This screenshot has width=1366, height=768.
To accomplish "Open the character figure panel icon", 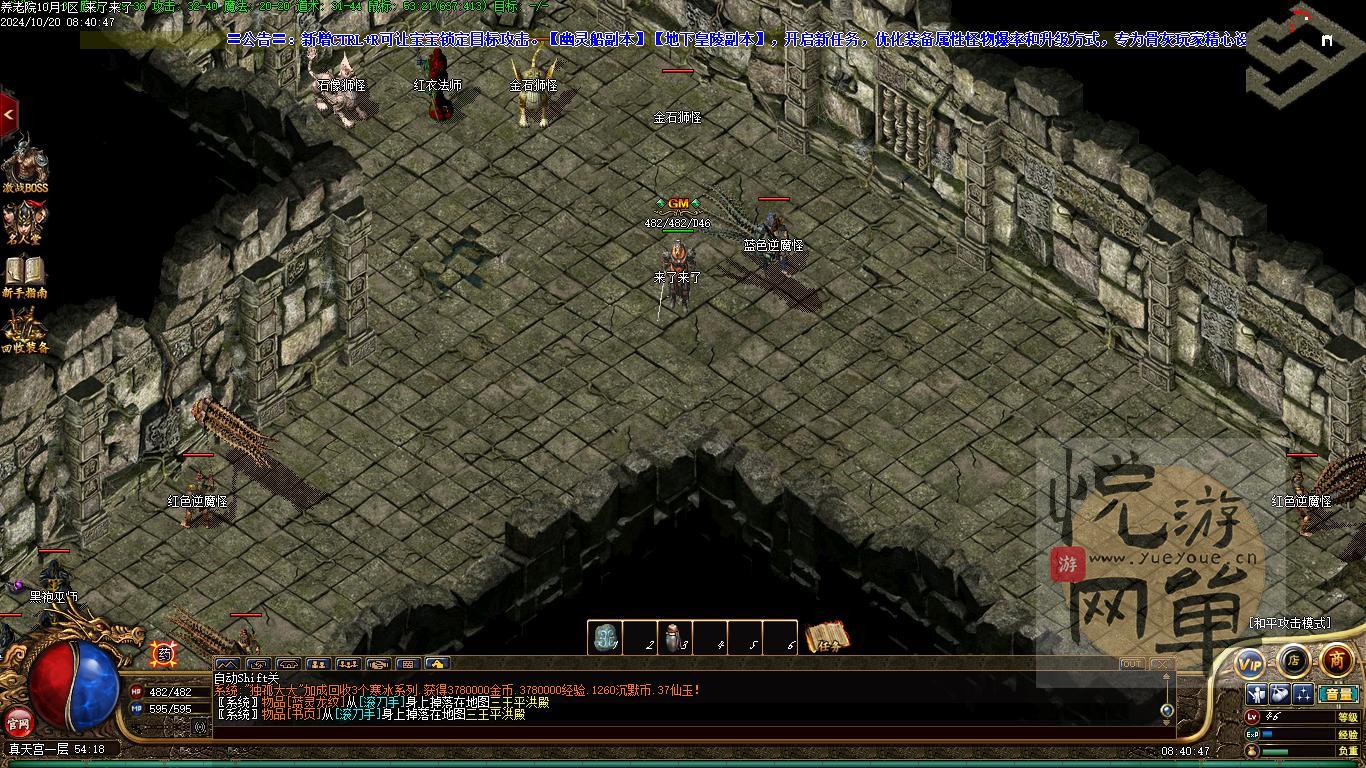I will click(x=1257, y=694).
